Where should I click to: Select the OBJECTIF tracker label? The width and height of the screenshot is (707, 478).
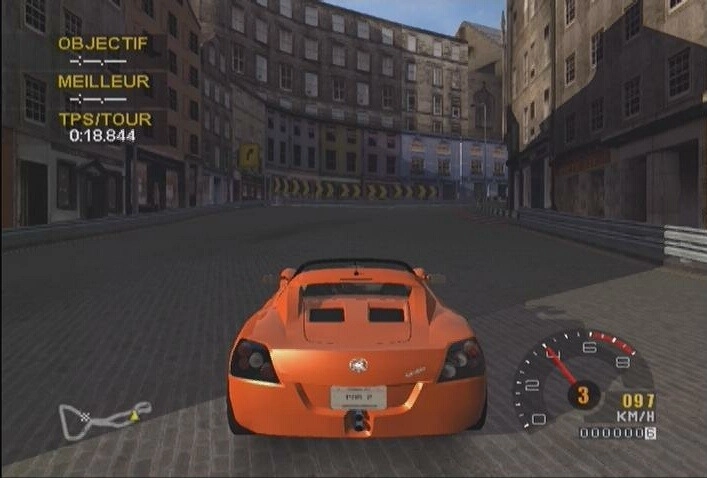click(103, 44)
